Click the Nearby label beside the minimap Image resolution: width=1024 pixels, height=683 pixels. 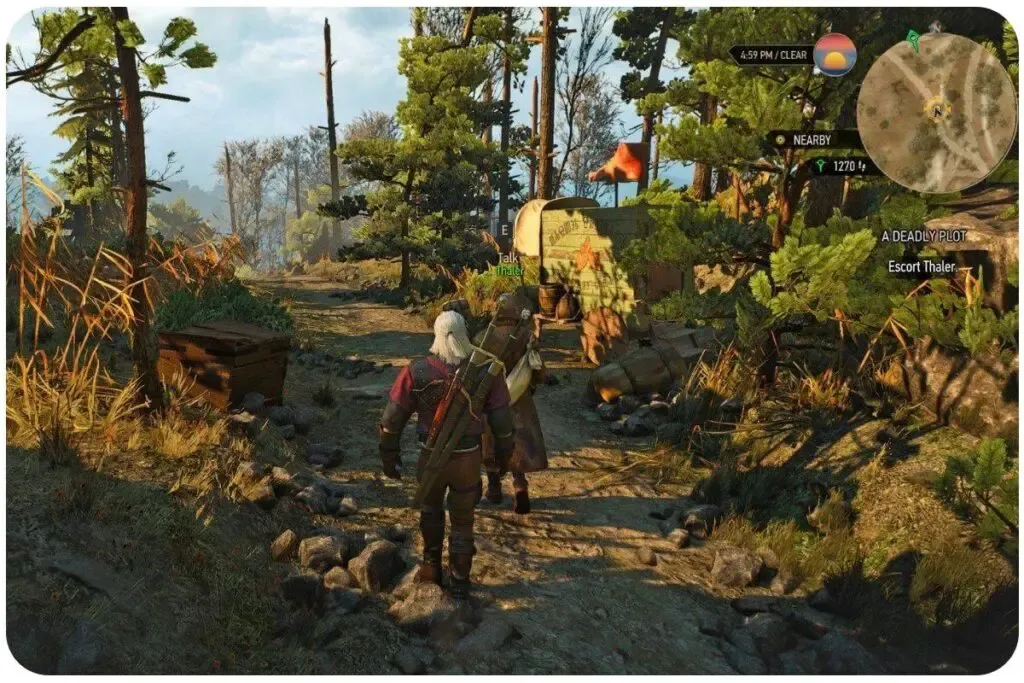point(811,140)
